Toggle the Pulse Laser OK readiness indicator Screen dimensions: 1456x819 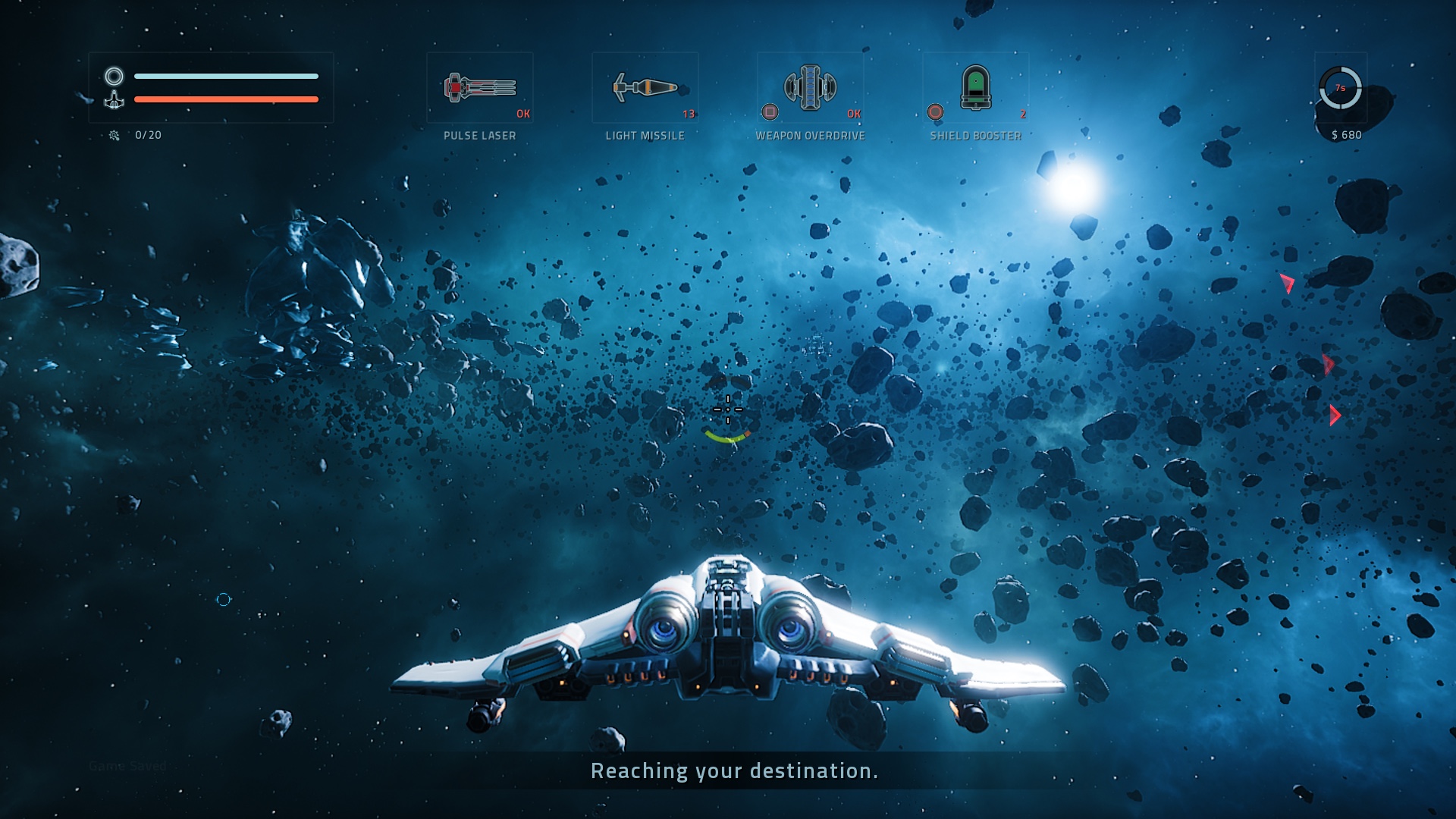pyautogui.click(x=523, y=112)
